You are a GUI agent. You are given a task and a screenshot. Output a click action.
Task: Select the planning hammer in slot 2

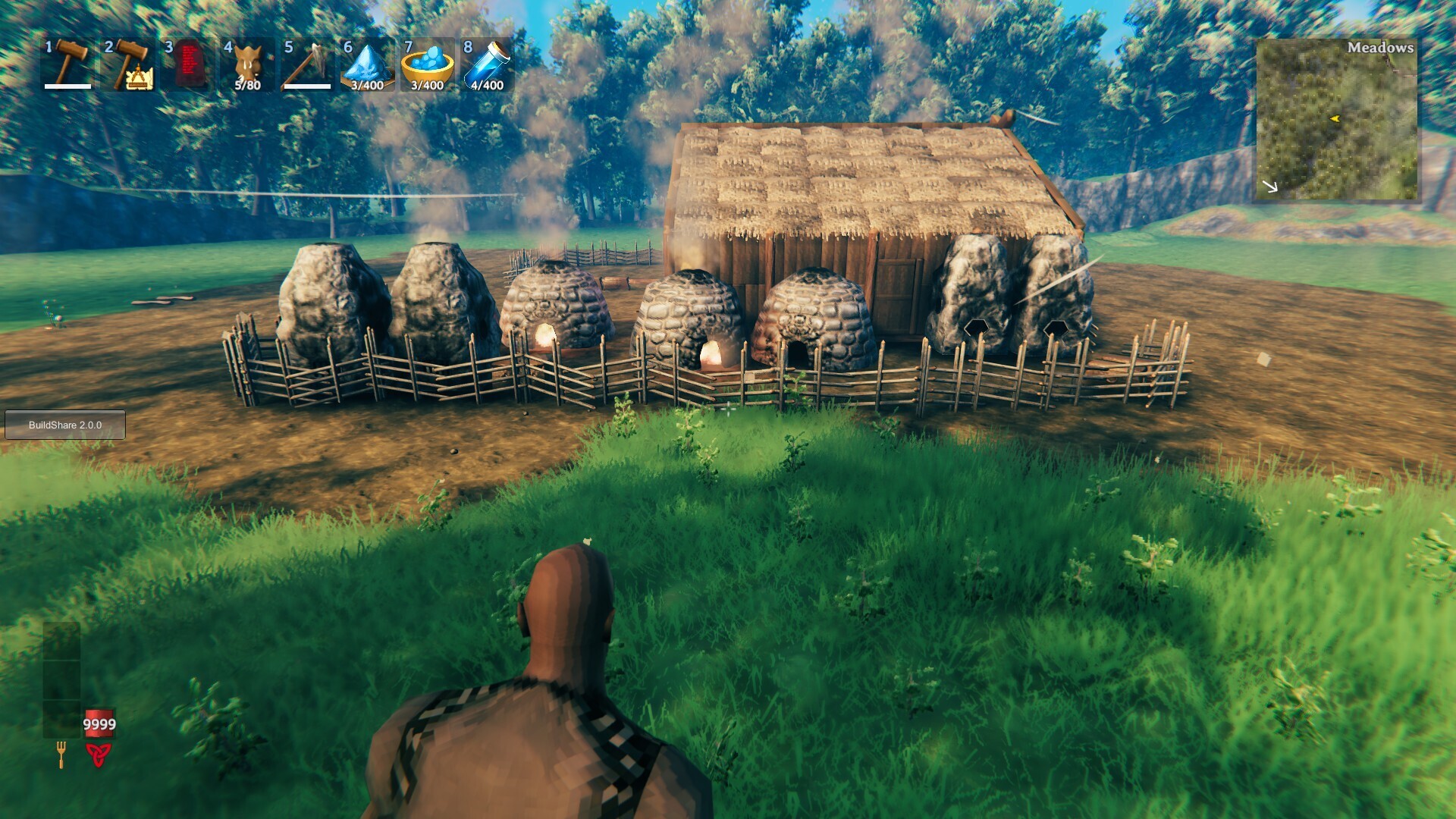[127, 64]
